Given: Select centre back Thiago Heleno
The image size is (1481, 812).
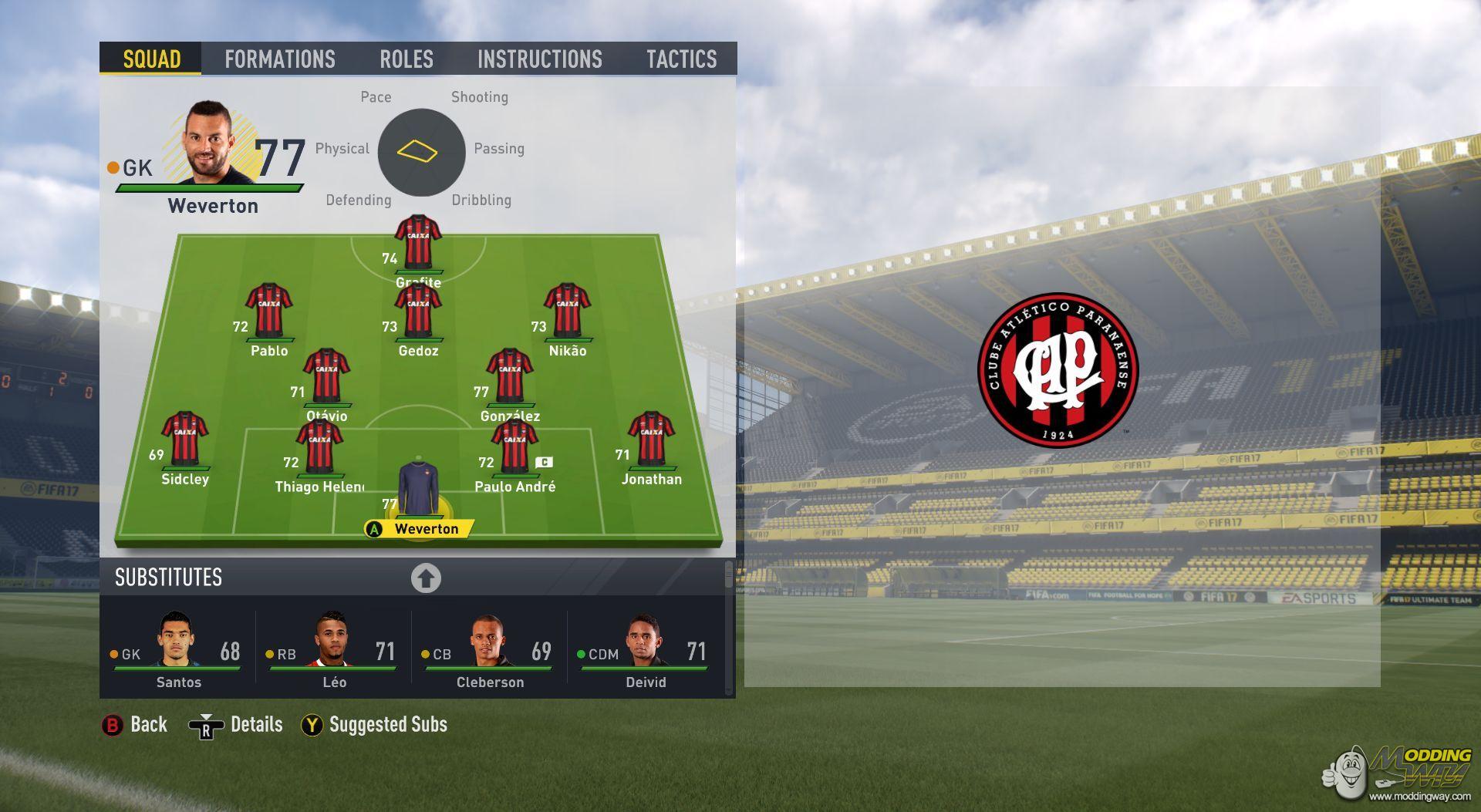Looking at the screenshot, I should click(320, 446).
